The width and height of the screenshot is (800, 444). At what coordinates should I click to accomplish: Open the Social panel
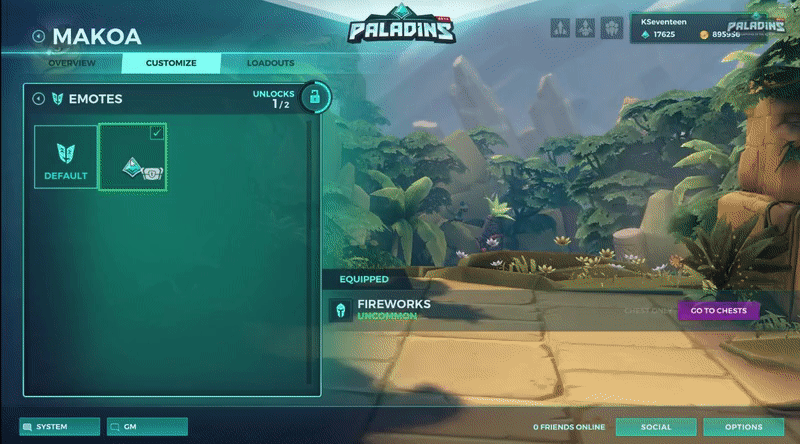656,427
